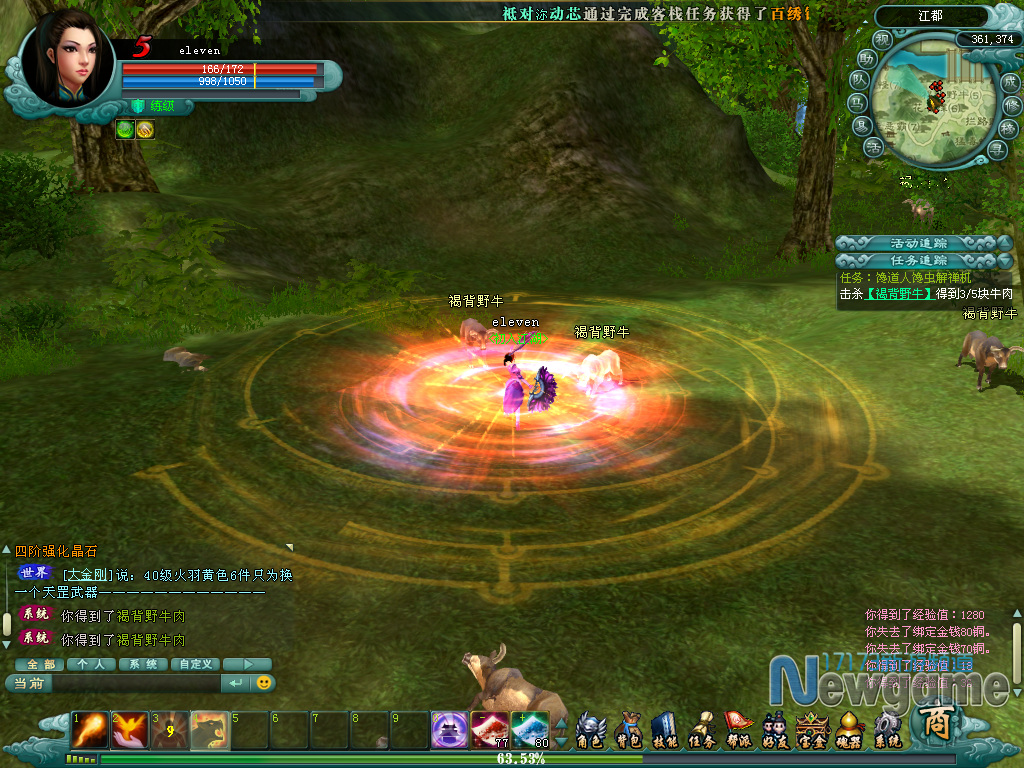This screenshot has height=768, width=1024.
Task: Activate the fireball skill in slot 1
Action: coord(90,730)
